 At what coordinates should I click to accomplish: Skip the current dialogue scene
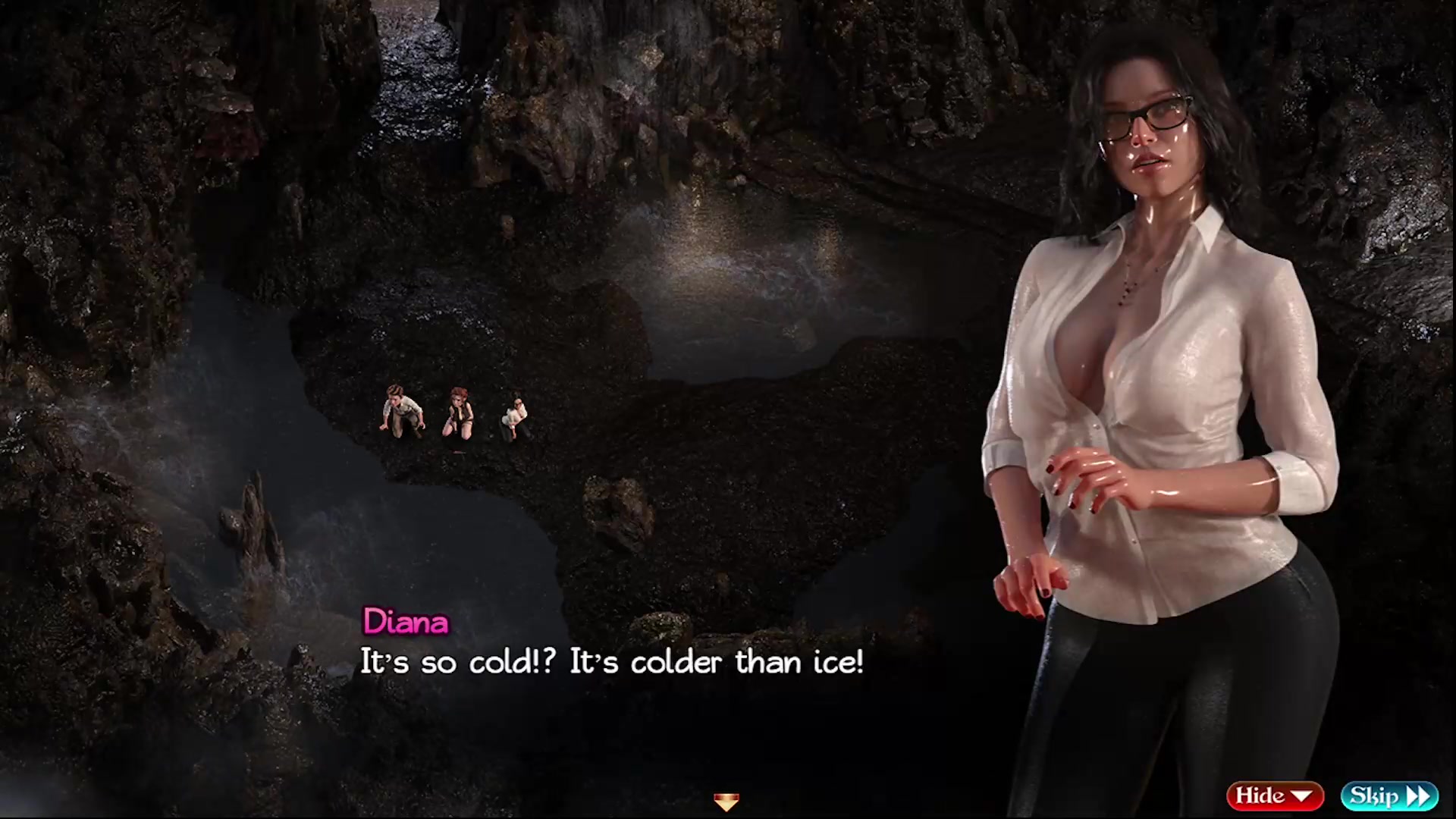point(1389,795)
